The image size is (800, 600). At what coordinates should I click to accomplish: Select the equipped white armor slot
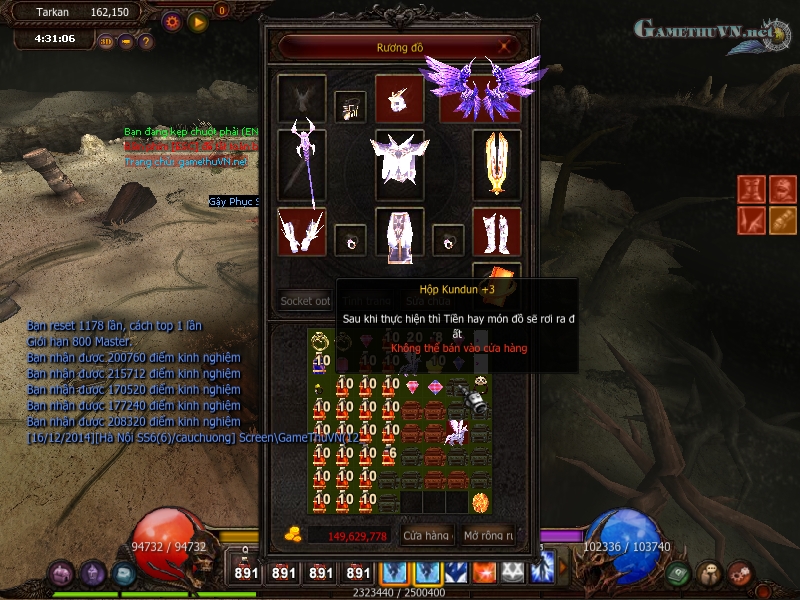point(399,163)
